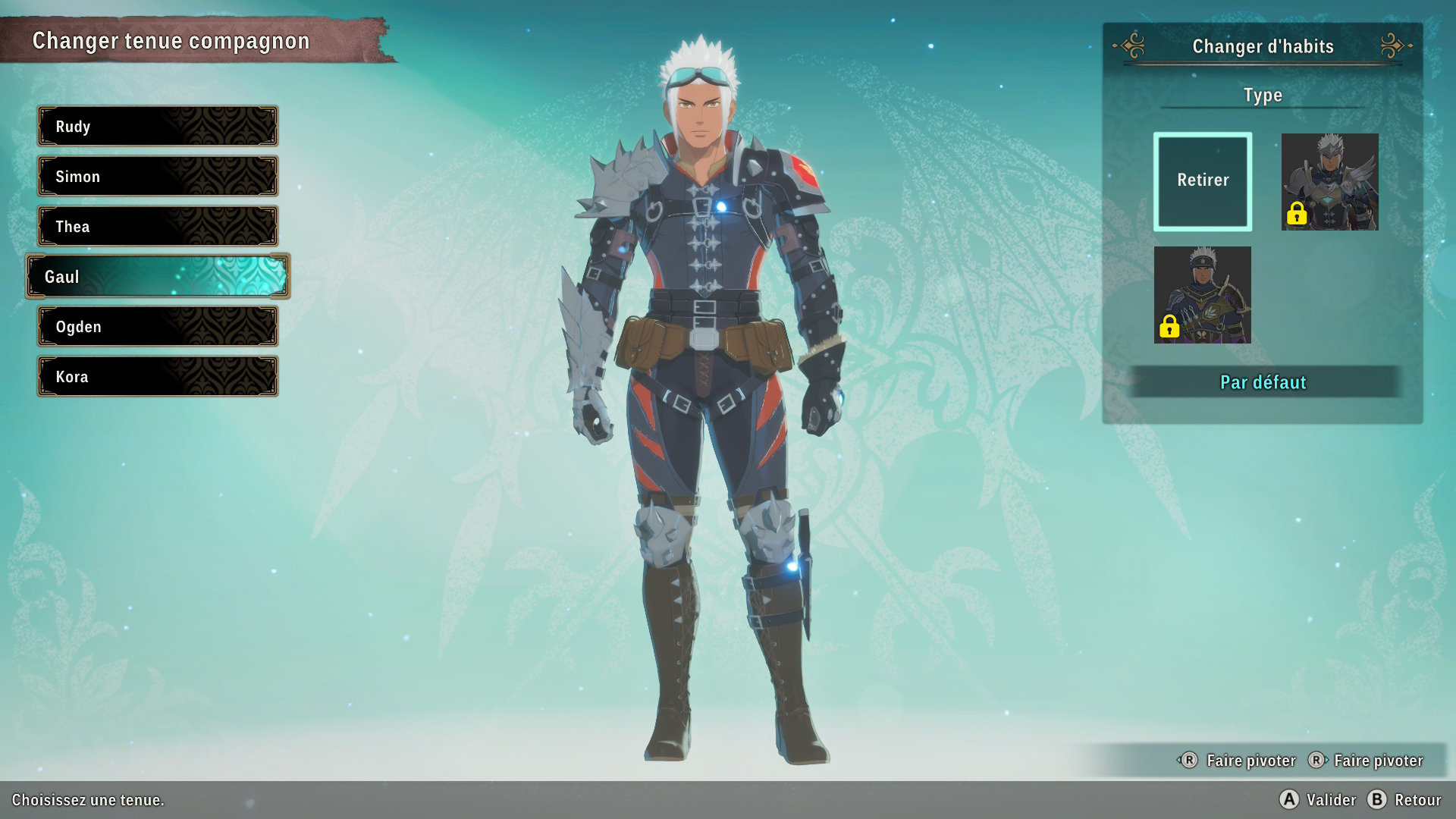Select the highlighted Gaul entry
Image resolution: width=1456 pixels, height=819 pixels.
click(x=158, y=276)
